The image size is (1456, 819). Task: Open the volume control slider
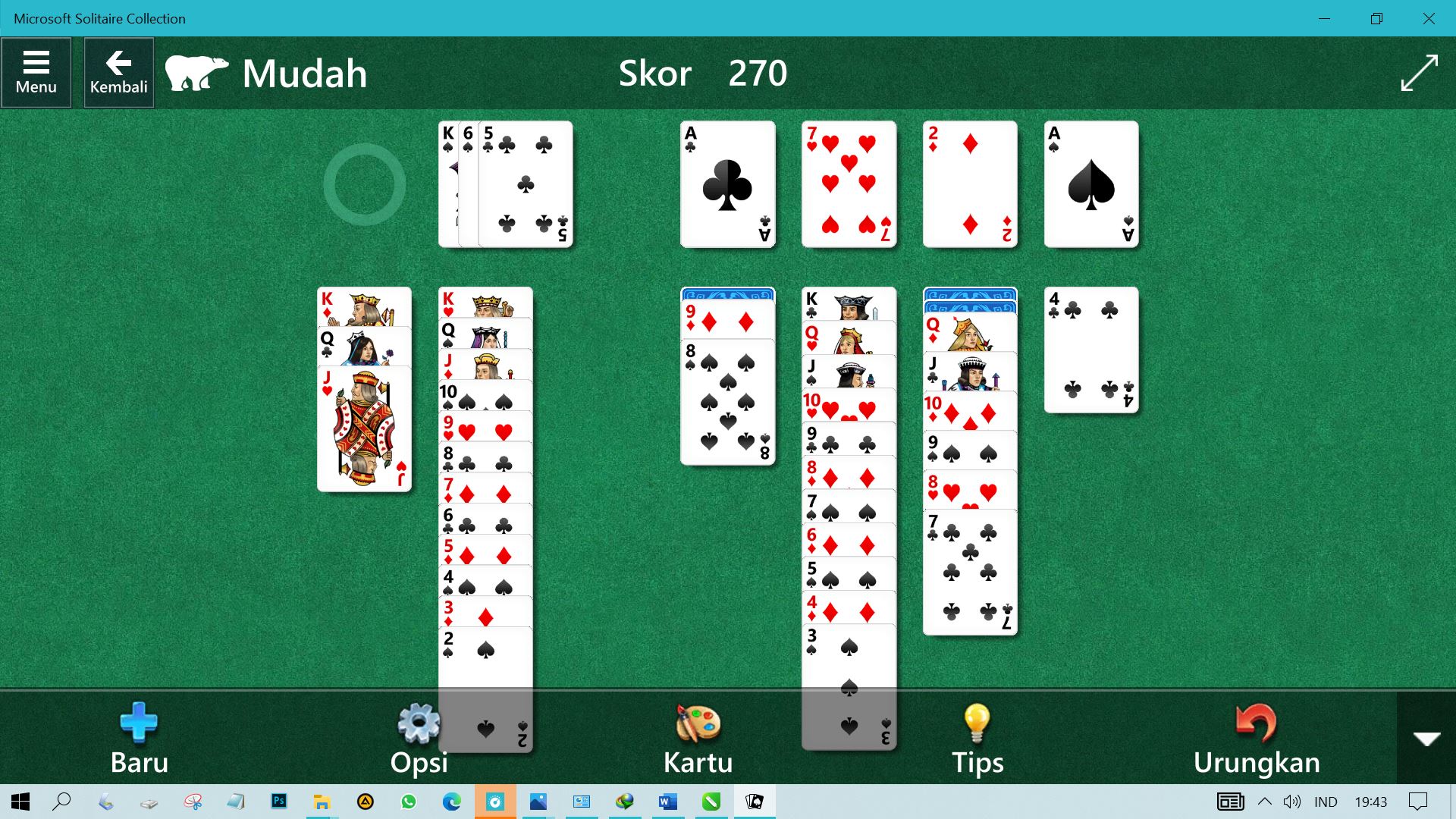click(1292, 801)
